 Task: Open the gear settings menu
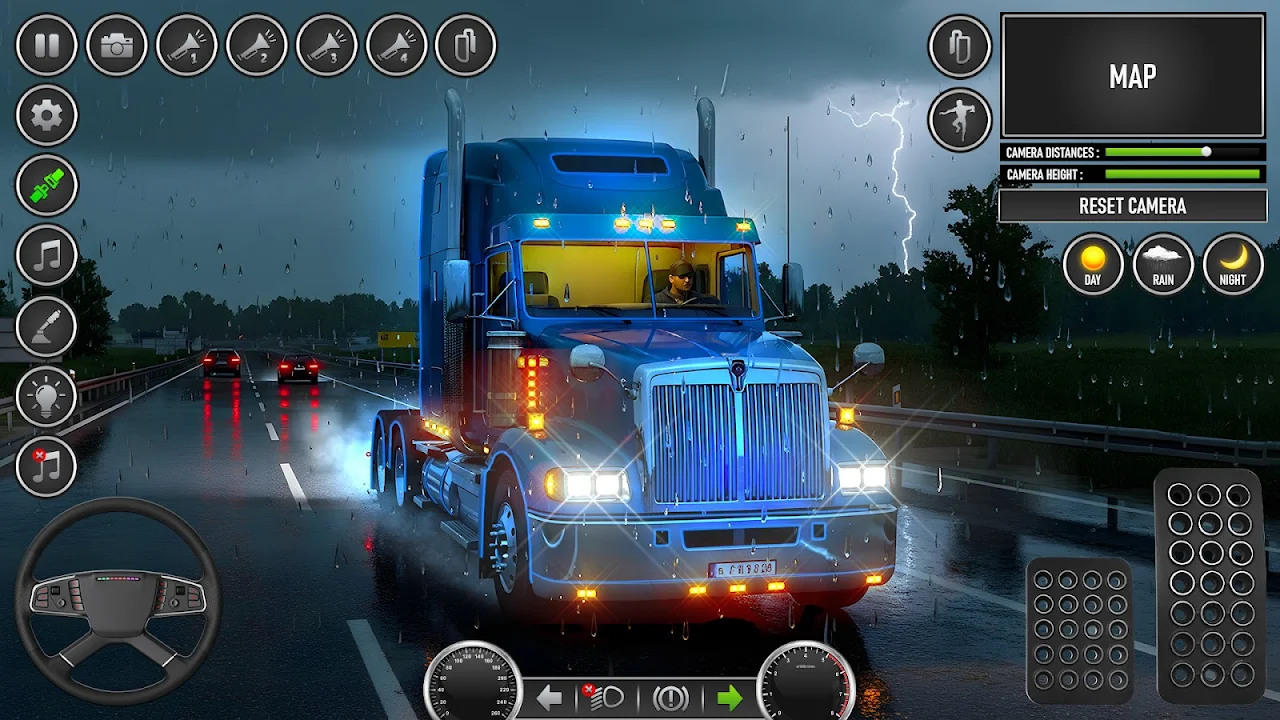pos(46,115)
